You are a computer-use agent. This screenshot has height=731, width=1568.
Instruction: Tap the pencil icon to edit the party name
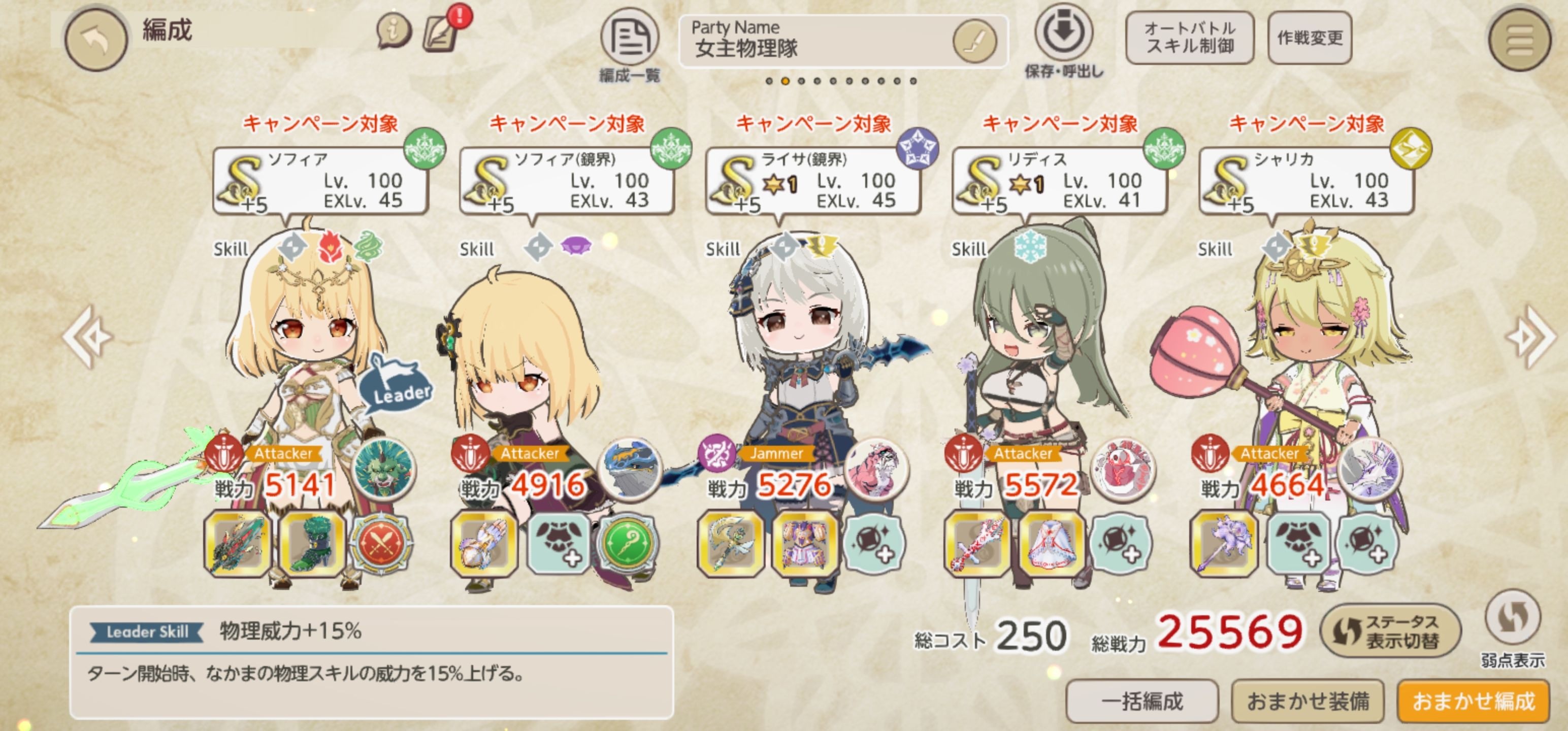coord(974,42)
